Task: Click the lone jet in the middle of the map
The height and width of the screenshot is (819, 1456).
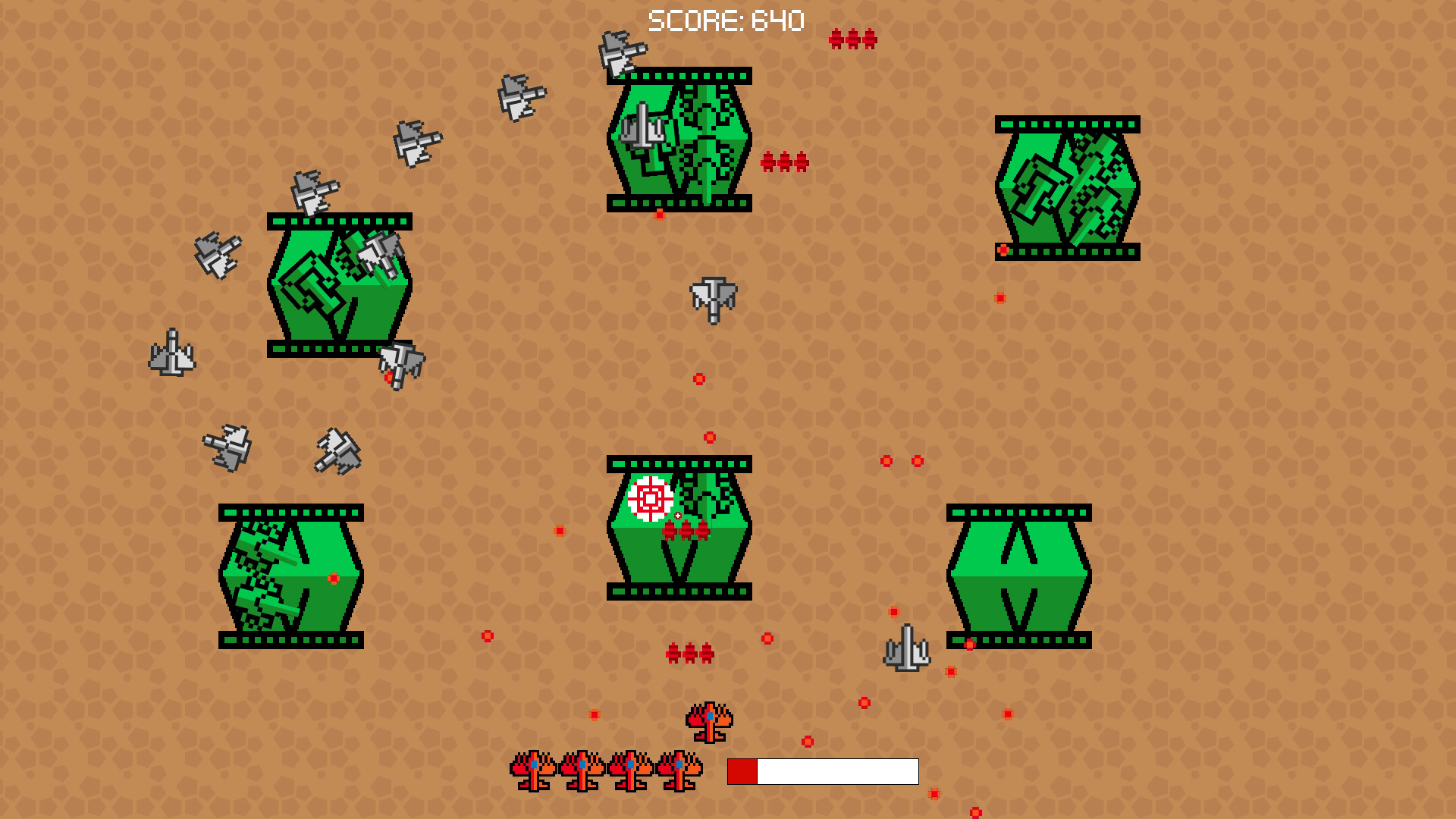Action: [x=711, y=300]
